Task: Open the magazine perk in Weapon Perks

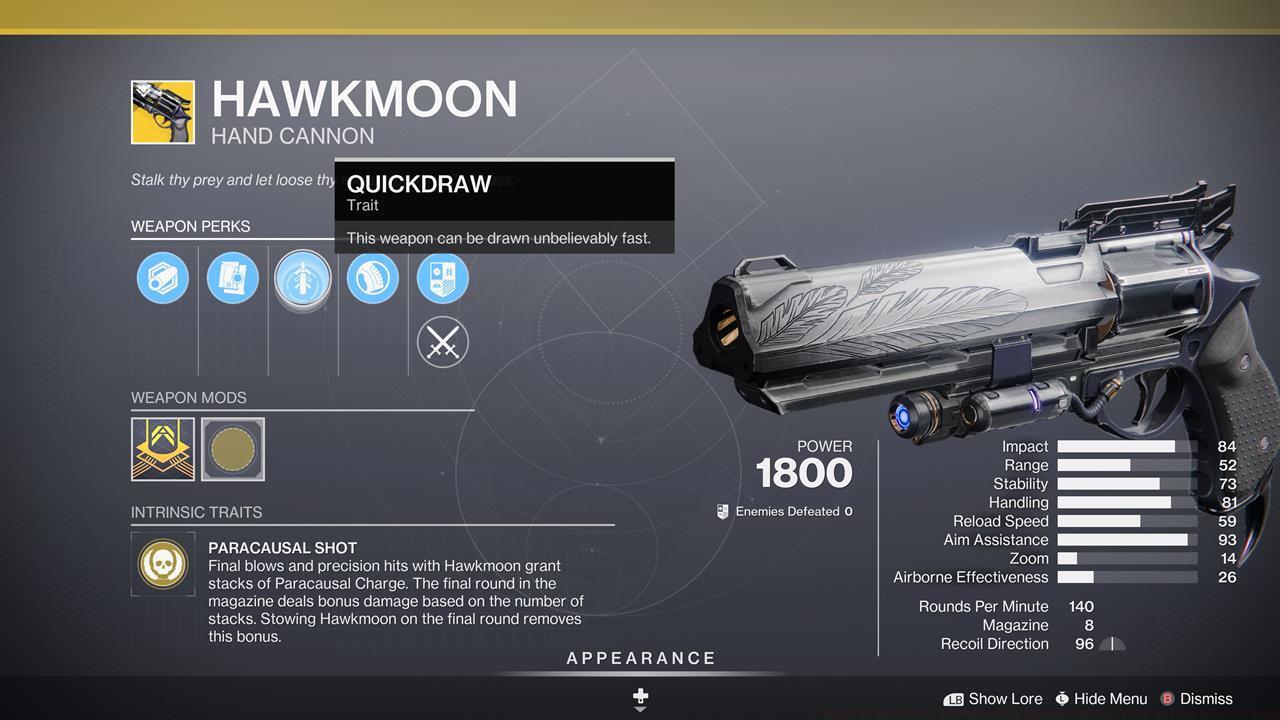Action: pos(233,278)
